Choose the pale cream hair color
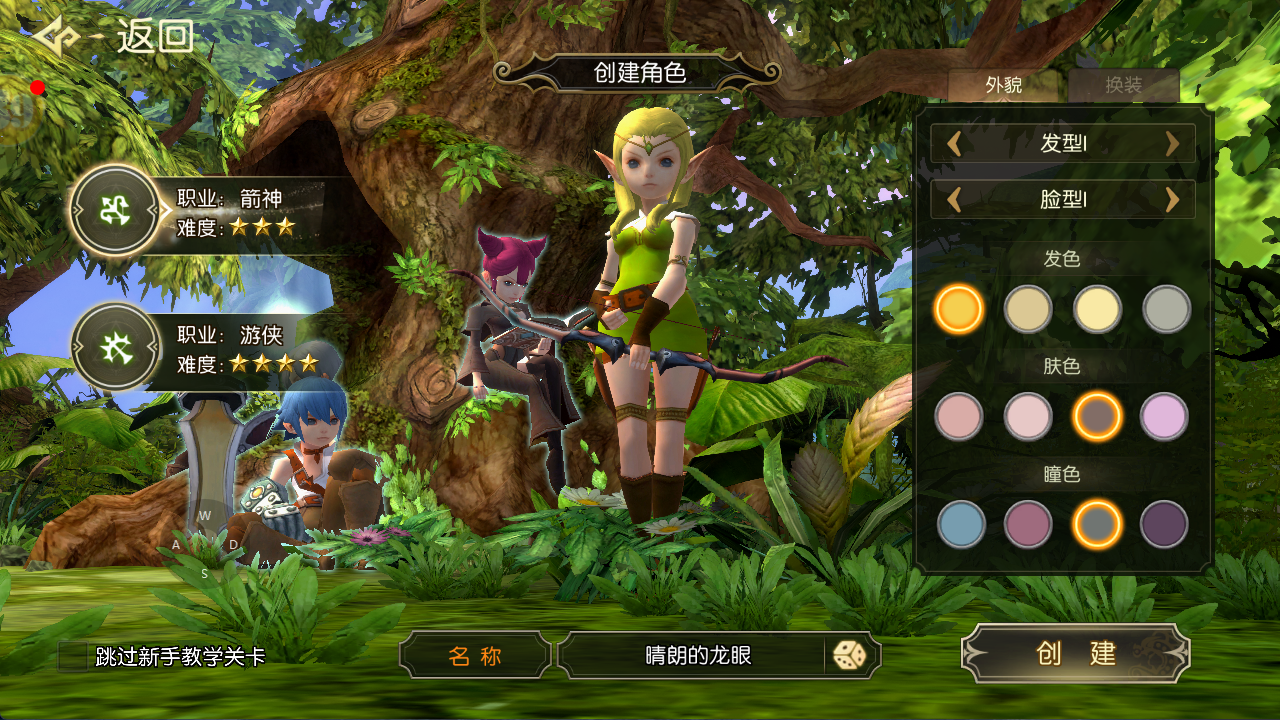1280x720 pixels. click(1097, 309)
